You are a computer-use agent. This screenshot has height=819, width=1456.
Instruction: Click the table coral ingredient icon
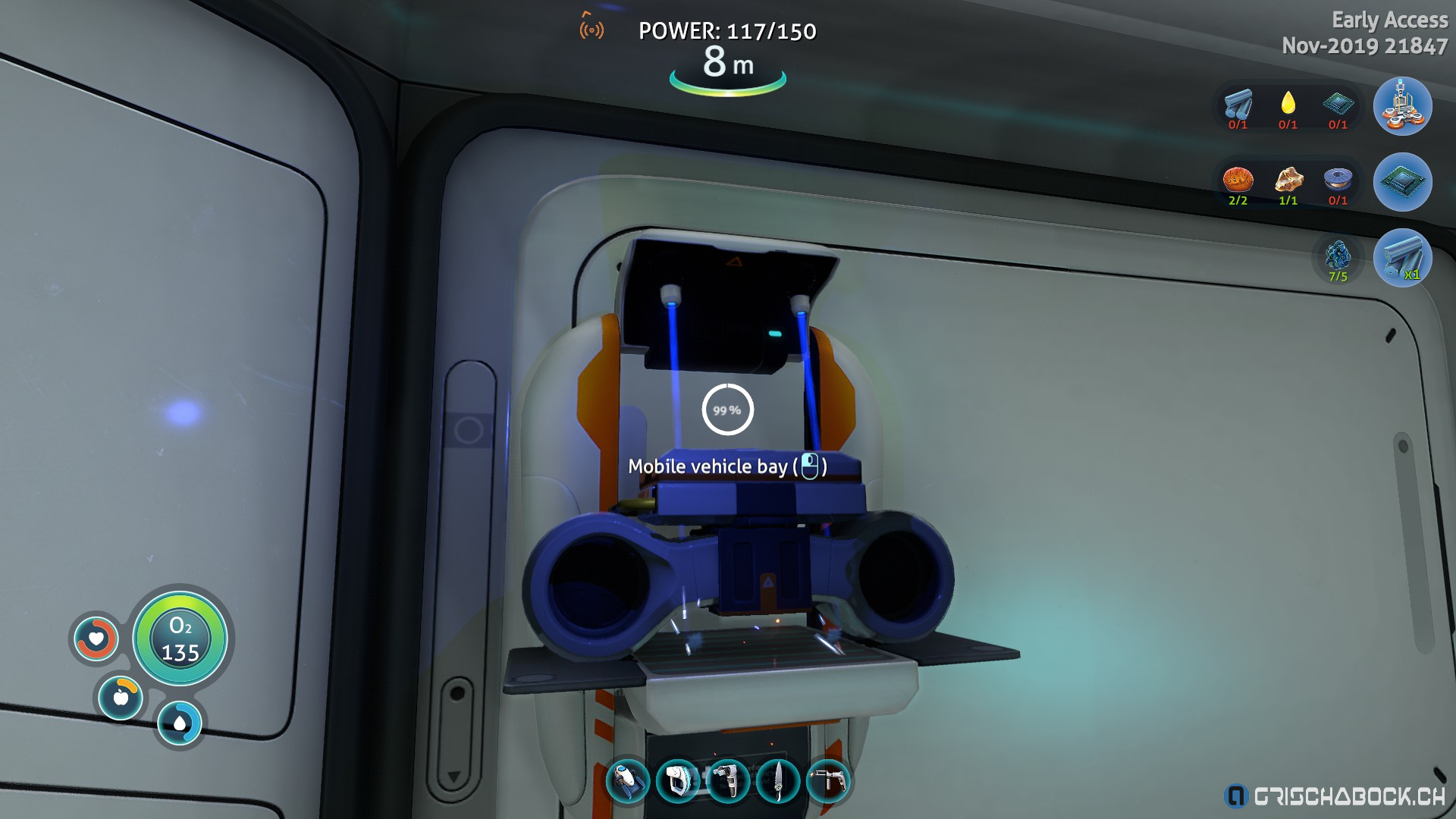[1238, 180]
